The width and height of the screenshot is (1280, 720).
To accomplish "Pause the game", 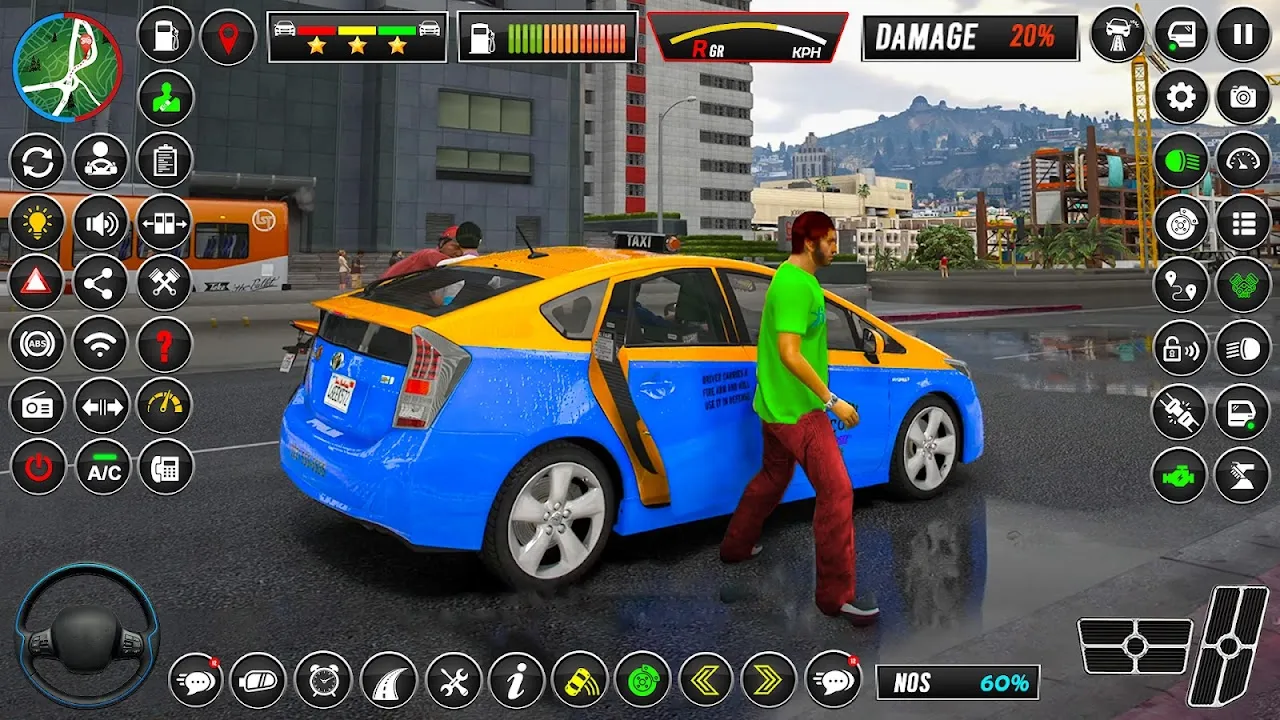I will 1243,35.
